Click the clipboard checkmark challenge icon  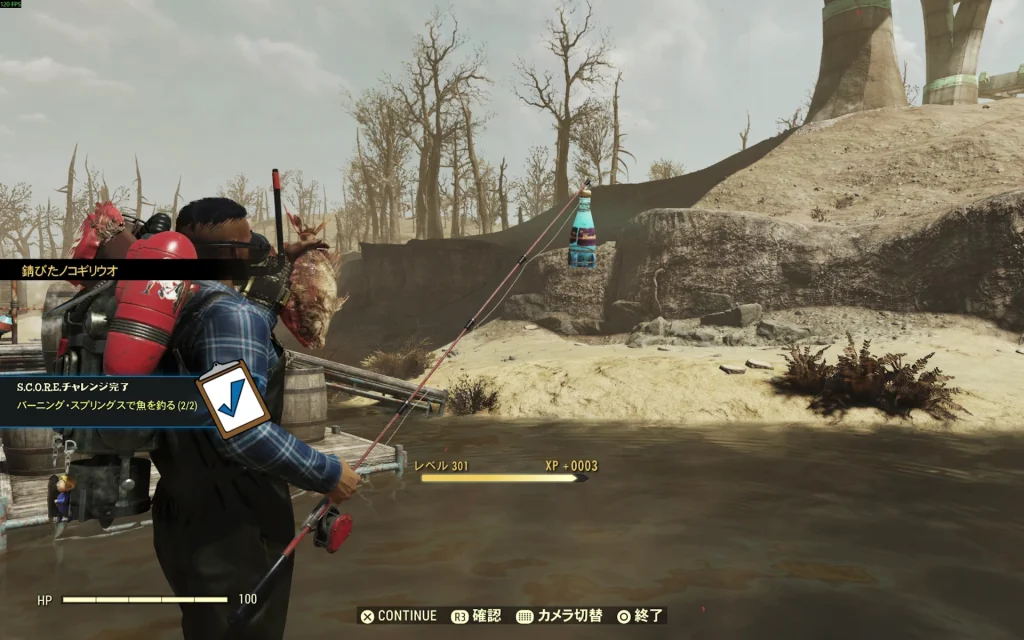[233, 399]
